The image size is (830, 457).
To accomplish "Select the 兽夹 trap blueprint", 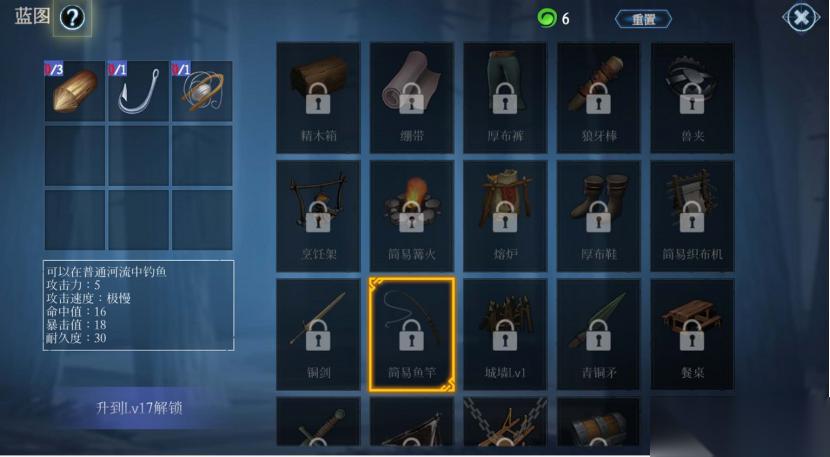I will tap(692, 97).
